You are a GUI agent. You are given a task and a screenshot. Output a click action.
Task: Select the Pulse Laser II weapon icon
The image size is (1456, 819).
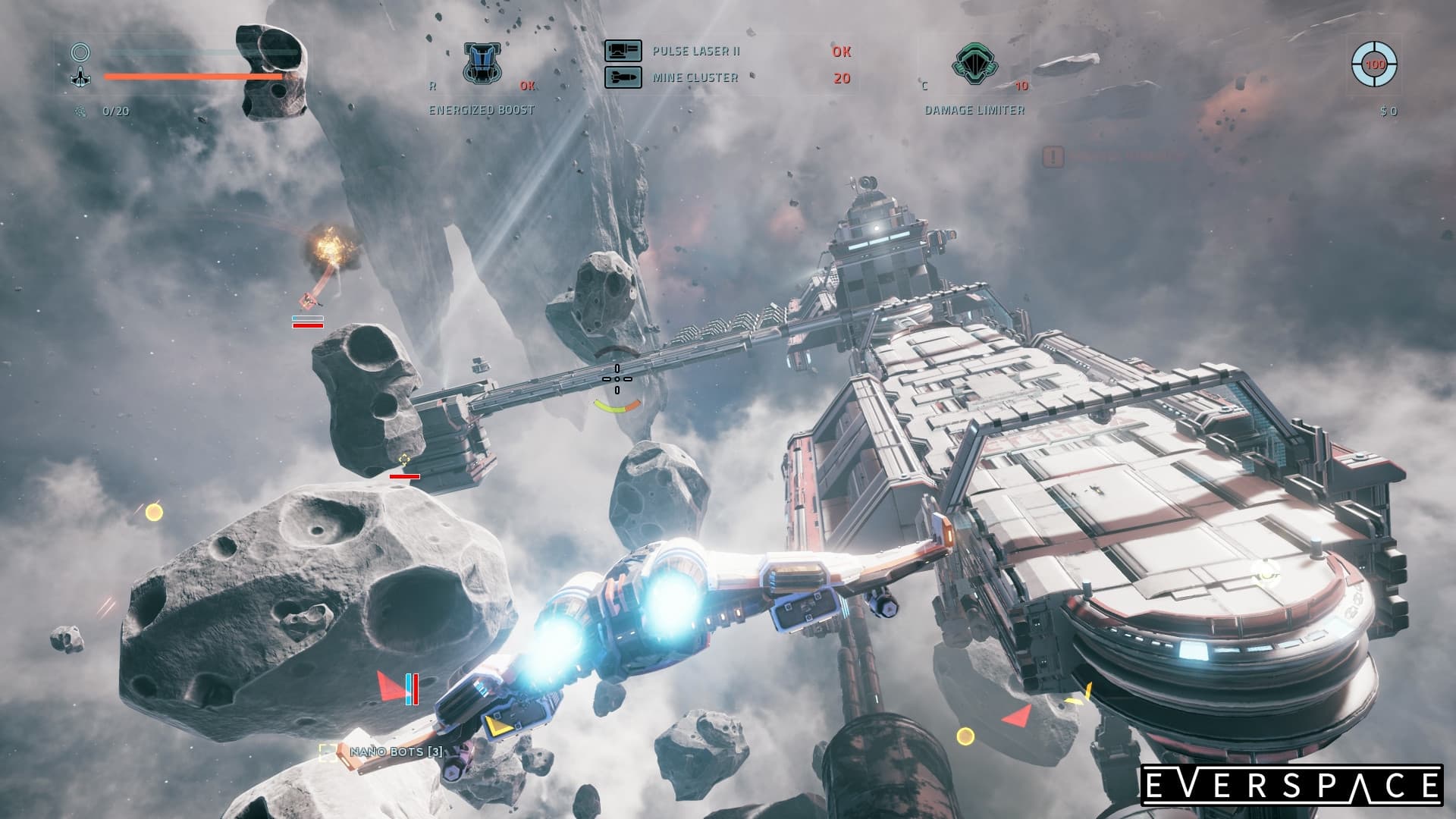(622, 52)
